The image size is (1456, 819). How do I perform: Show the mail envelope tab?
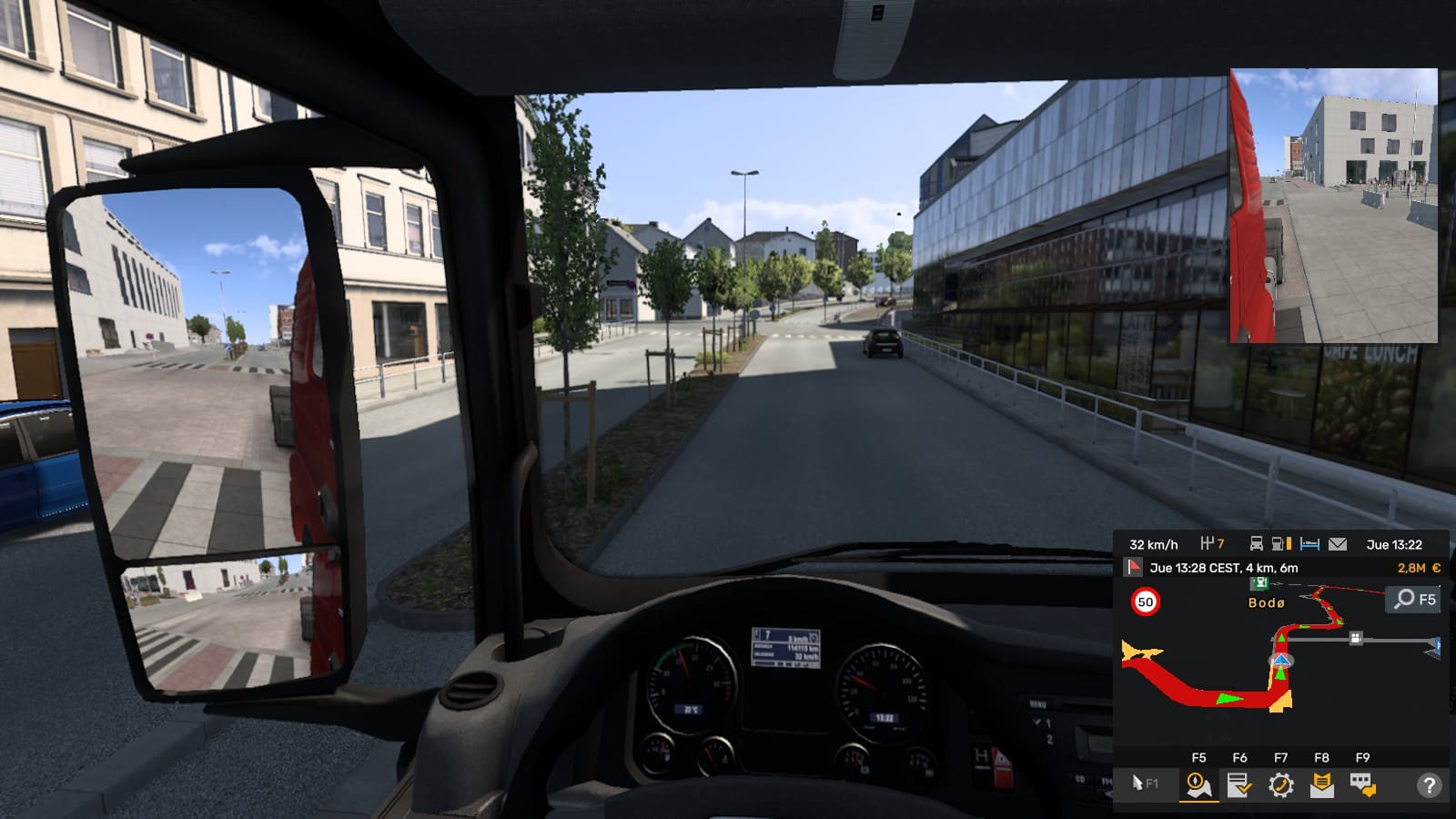point(1321,784)
